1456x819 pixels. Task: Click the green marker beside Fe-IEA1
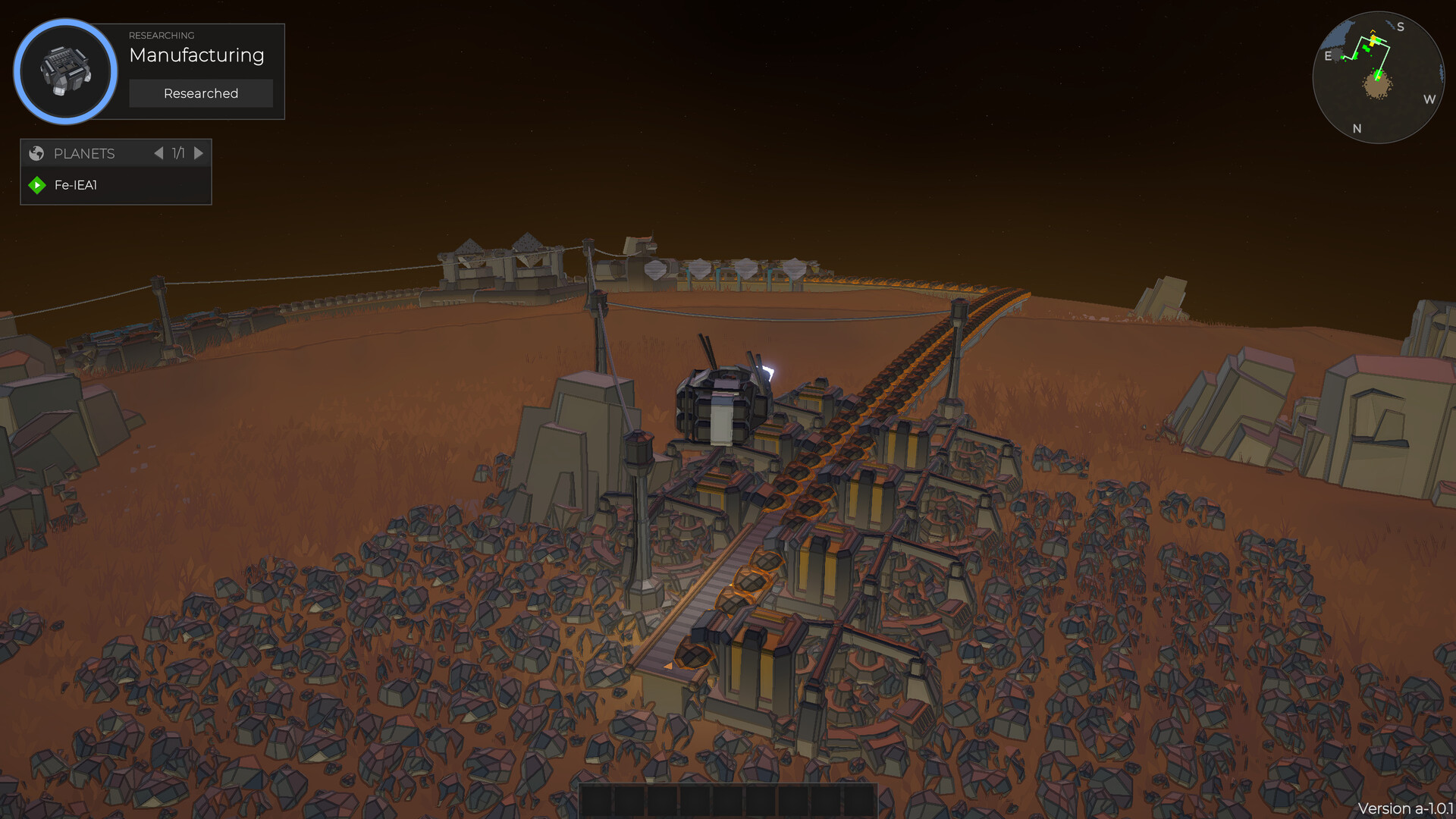click(36, 184)
